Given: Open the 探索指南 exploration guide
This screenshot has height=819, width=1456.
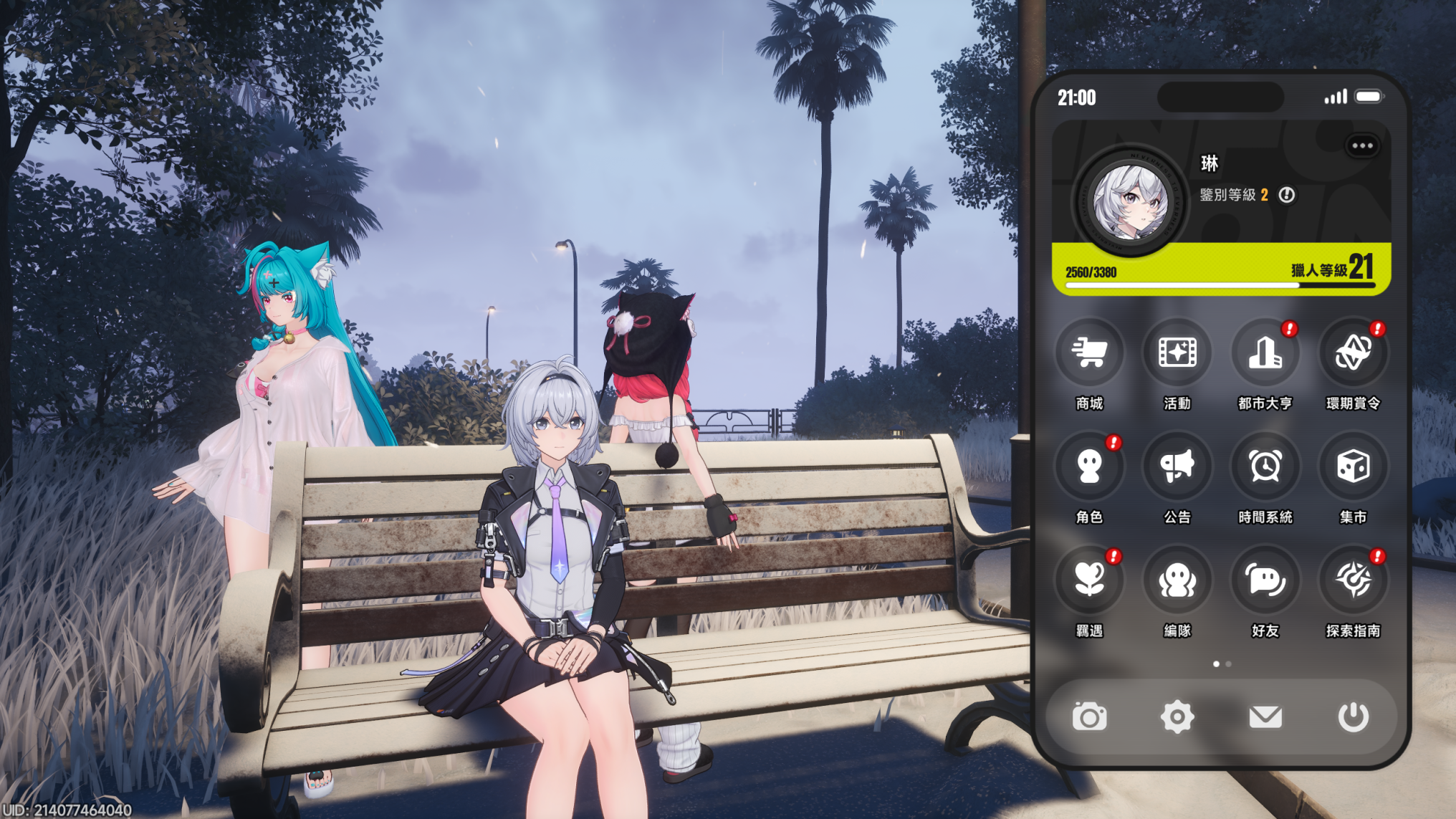Looking at the screenshot, I should coord(1353,580).
